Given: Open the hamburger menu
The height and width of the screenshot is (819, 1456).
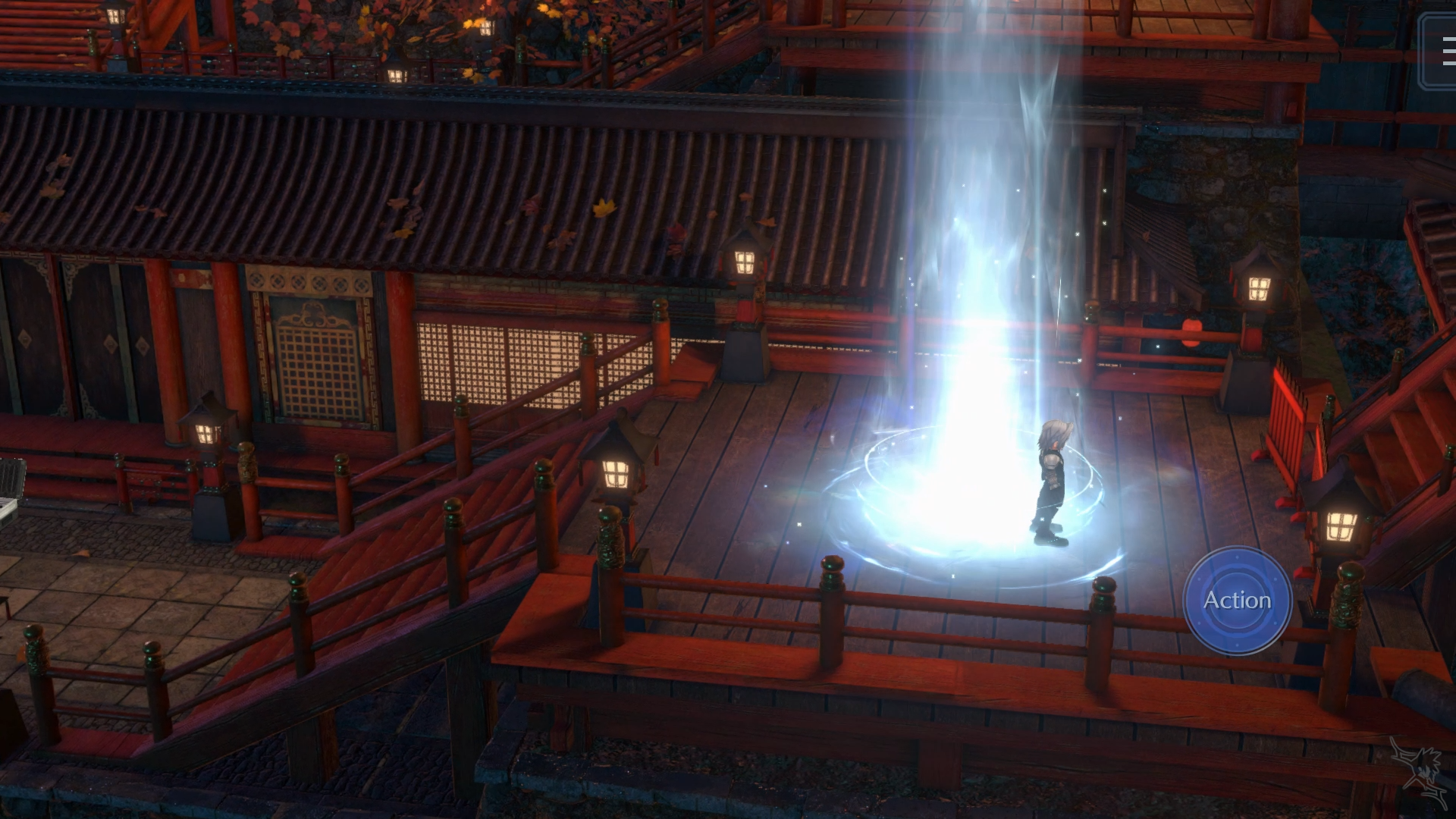Looking at the screenshot, I should click(1443, 52).
